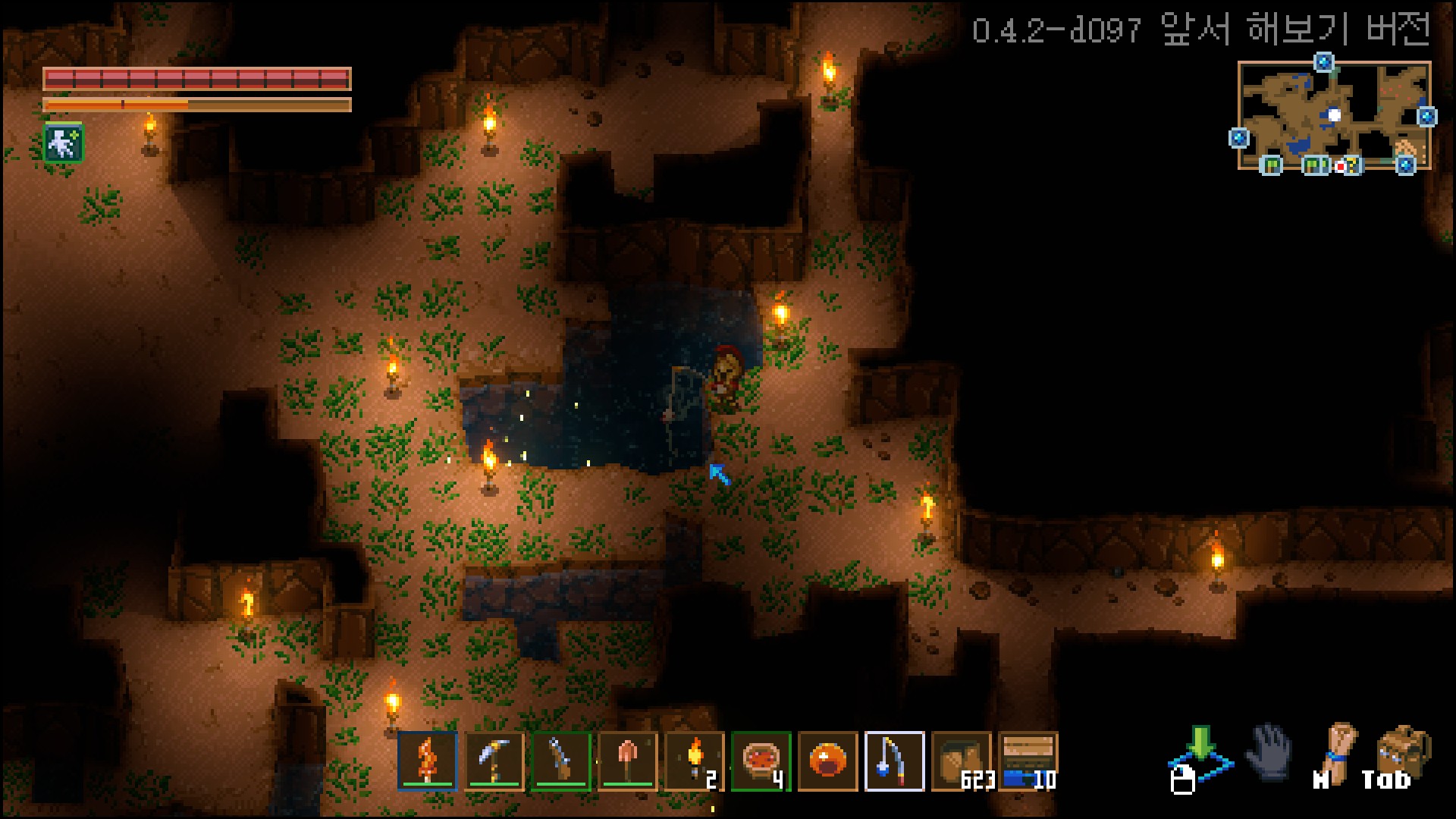Select the acorn seeds stack of 623
Screen dimensions: 1456x819
pos(962,761)
